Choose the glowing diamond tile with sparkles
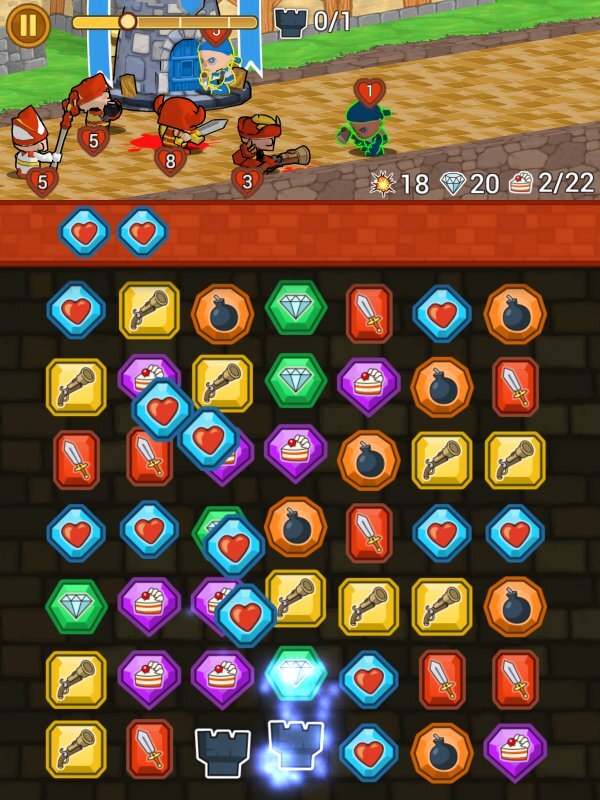 pos(296,672)
